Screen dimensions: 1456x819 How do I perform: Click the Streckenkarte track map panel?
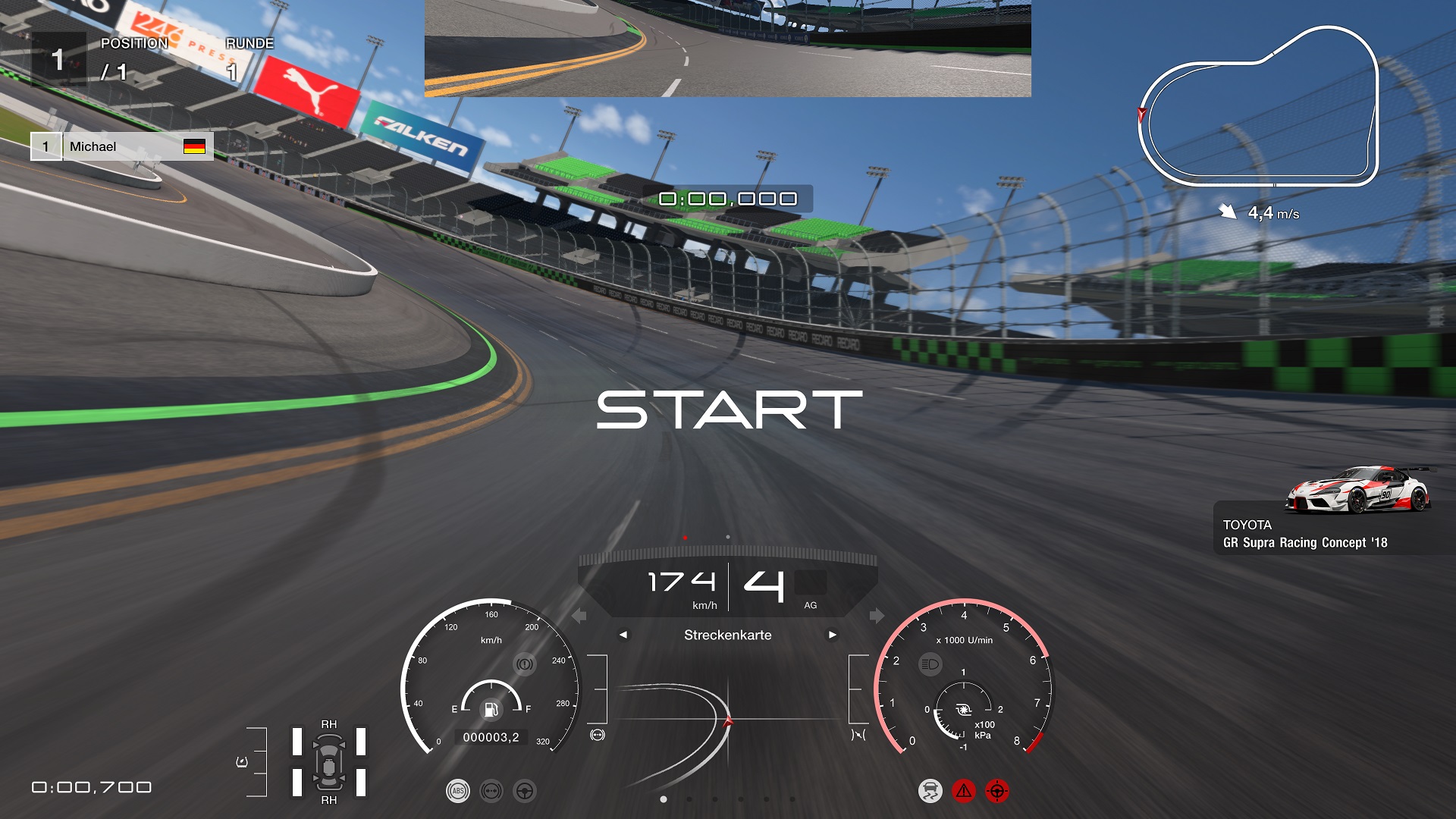coord(727,720)
